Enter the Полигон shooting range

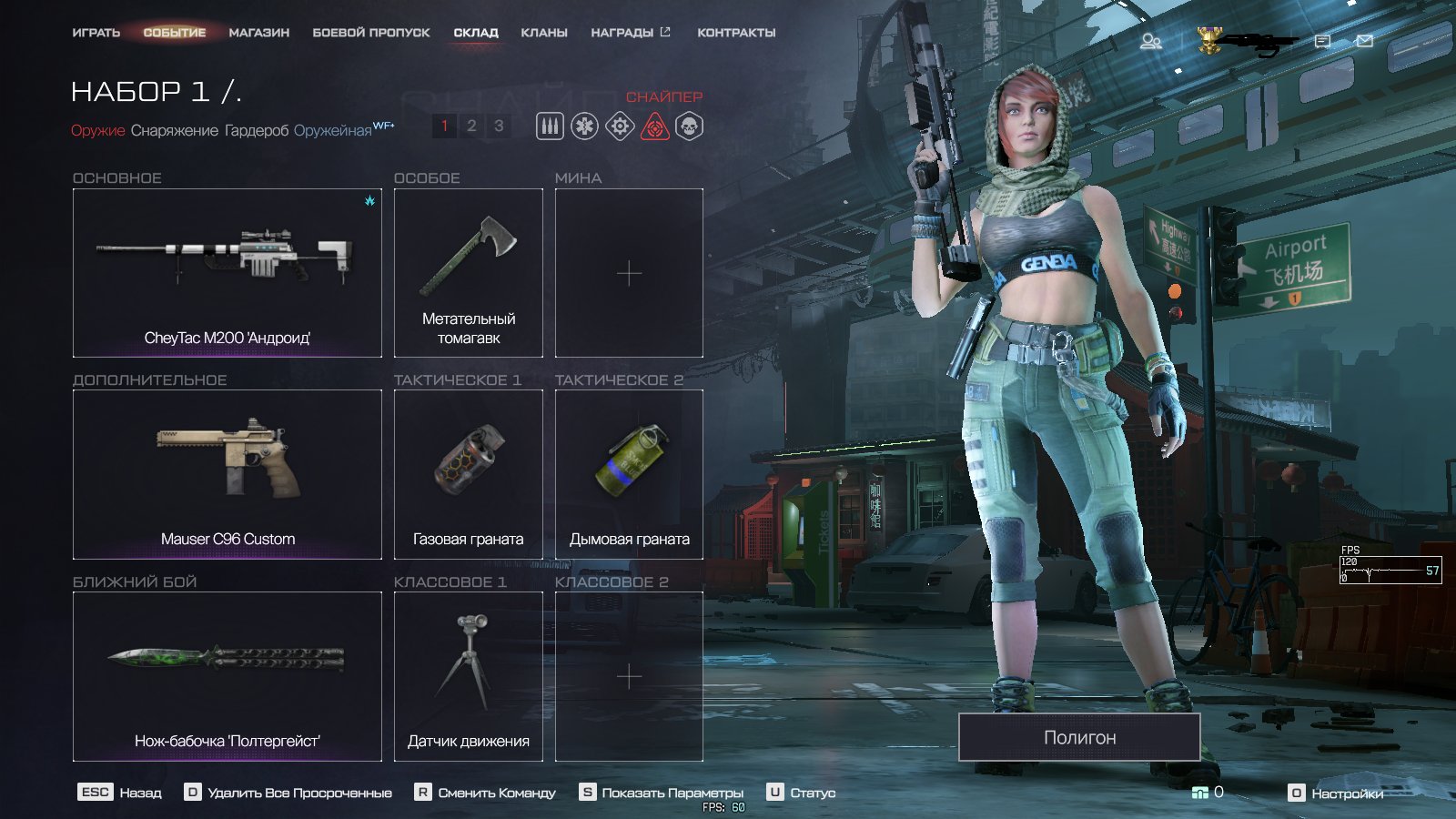coord(1079,737)
